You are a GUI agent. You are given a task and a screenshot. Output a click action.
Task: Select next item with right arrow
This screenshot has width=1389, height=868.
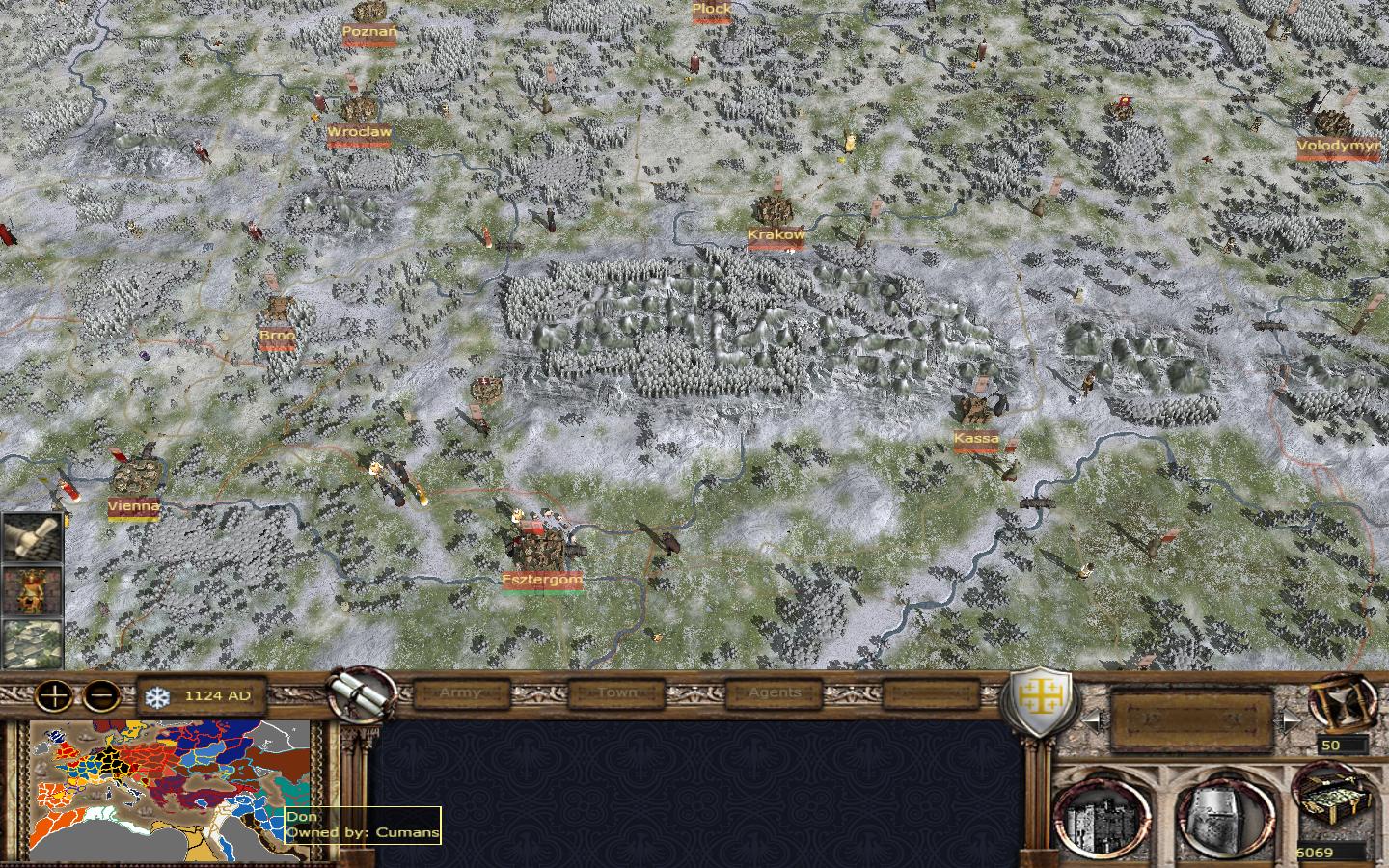pyautogui.click(x=1290, y=720)
